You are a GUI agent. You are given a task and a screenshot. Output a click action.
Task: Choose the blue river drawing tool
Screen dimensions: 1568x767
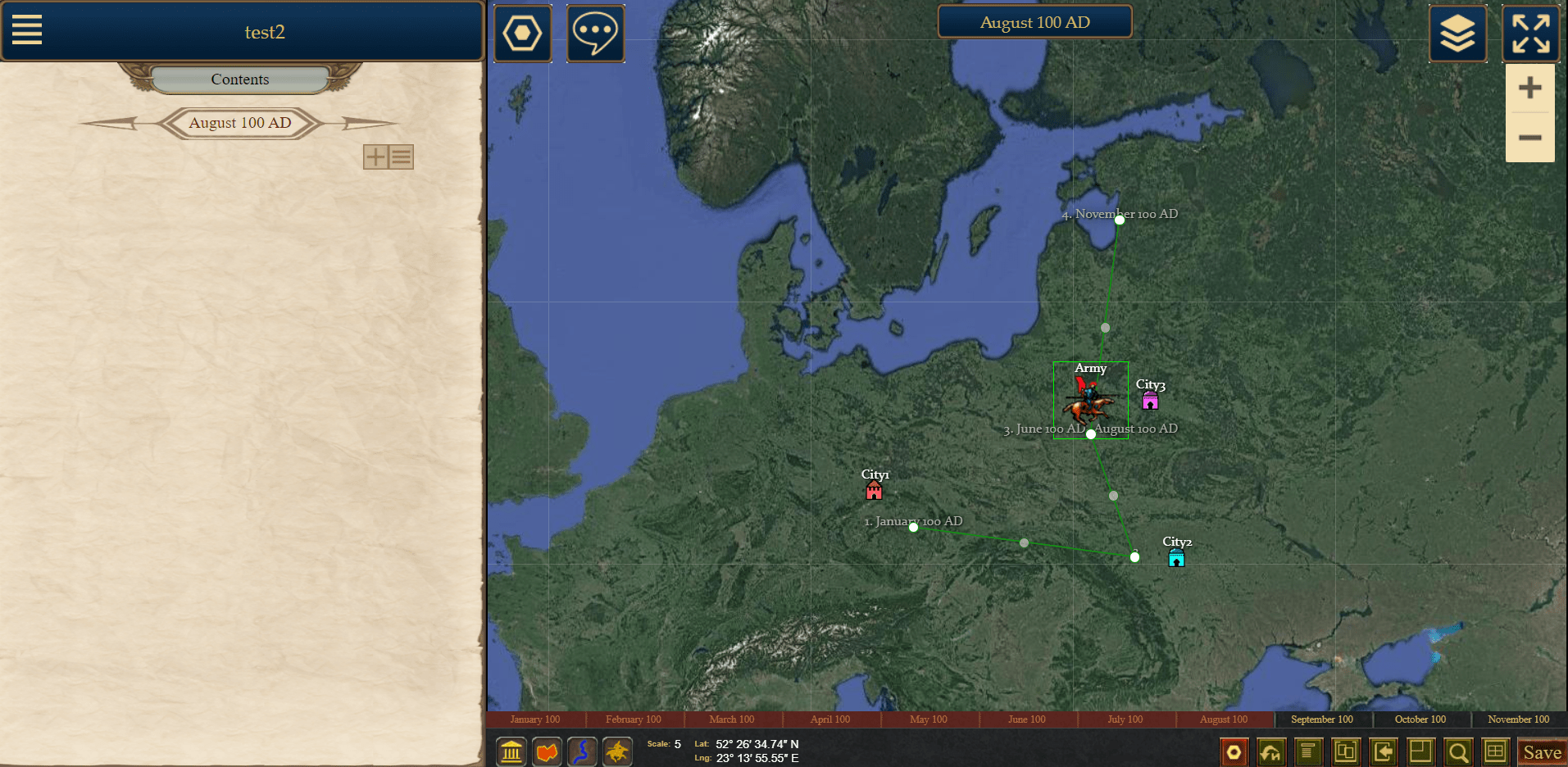click(582, 751)
